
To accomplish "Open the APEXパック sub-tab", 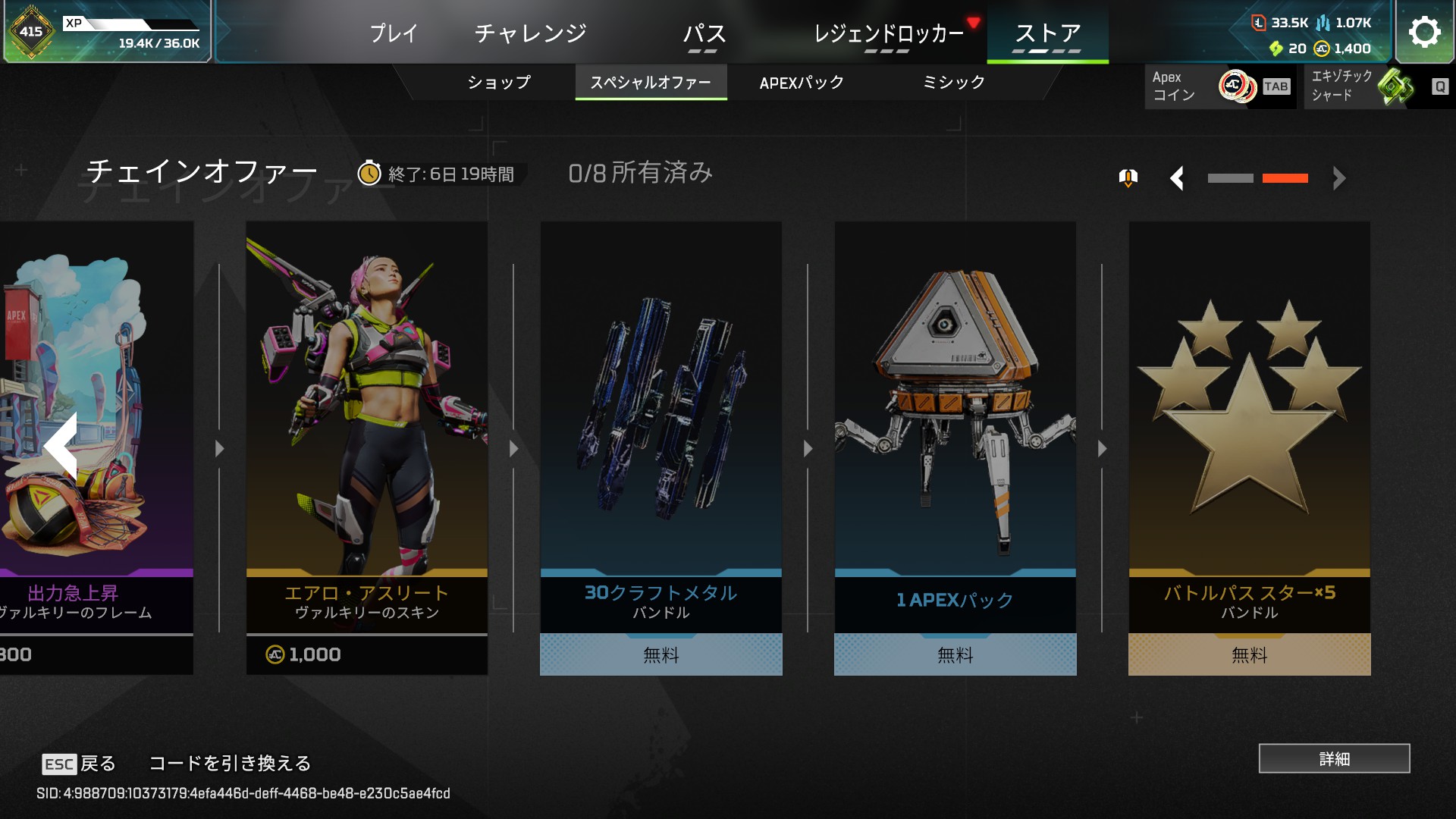I will pyautogui.click(x=802, y=82).
